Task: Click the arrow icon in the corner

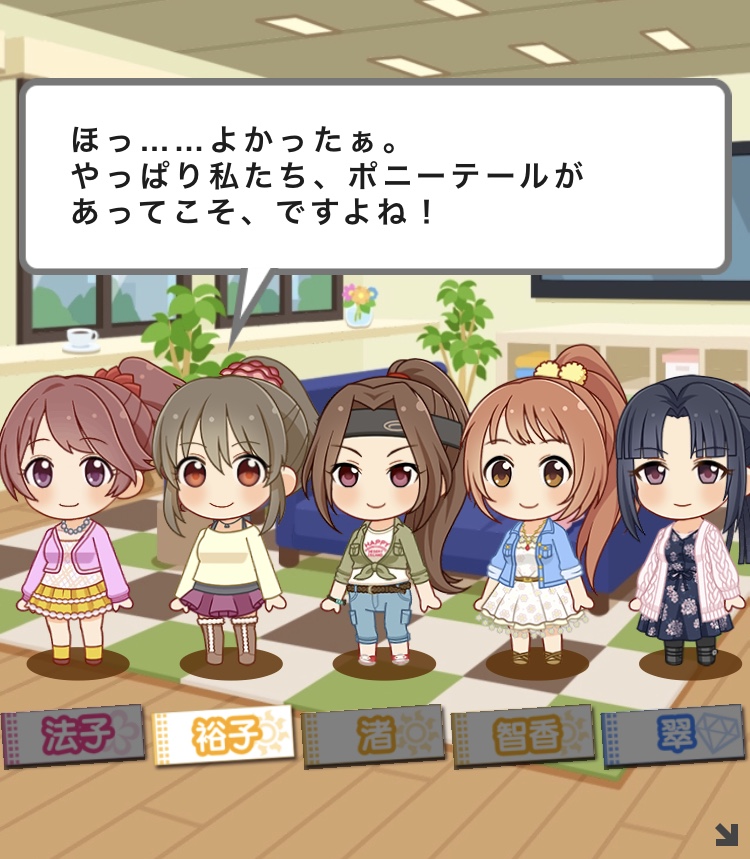Action: (726, 834)
